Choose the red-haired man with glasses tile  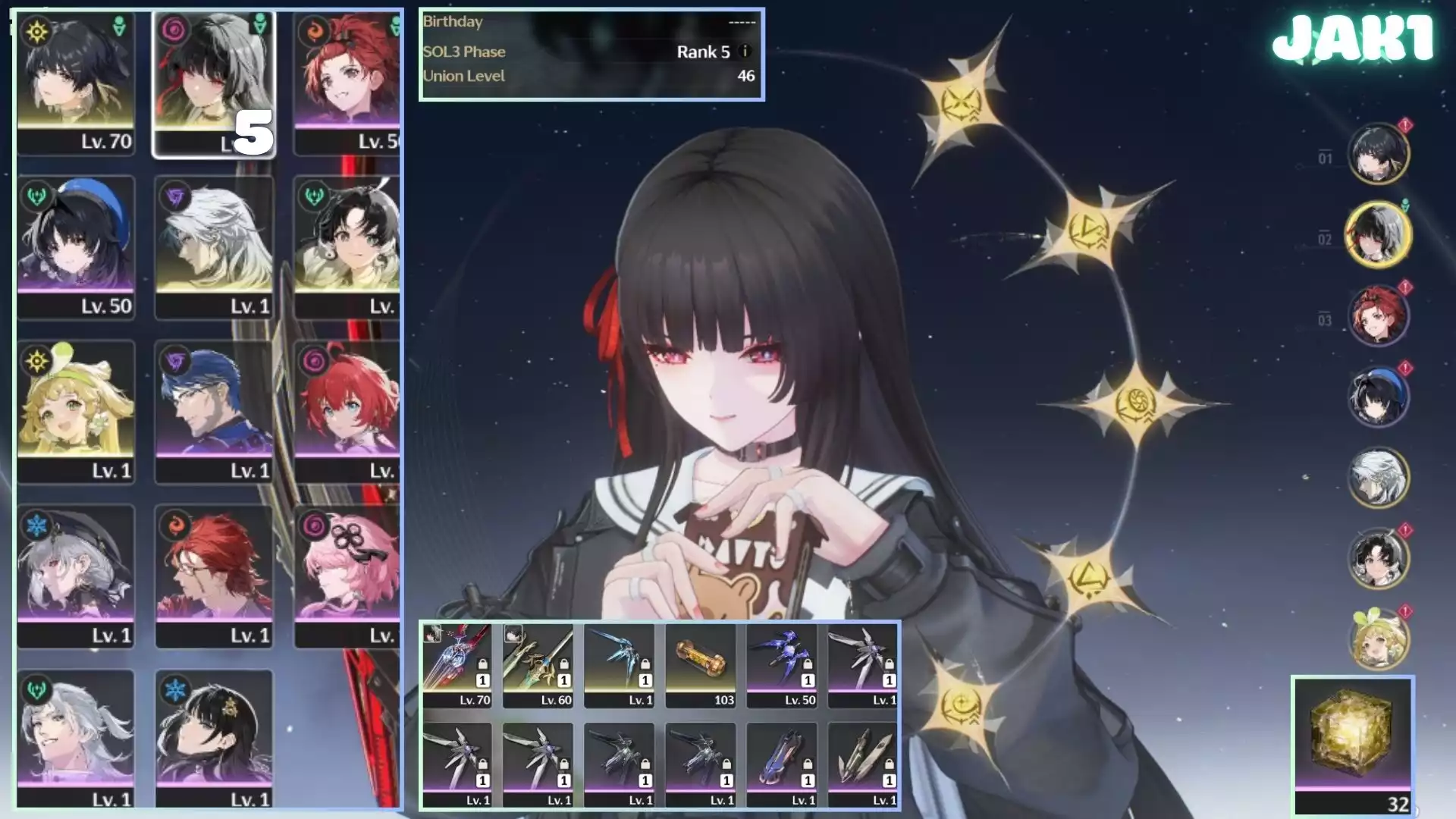pyautogui.click(x=214, y=576)
